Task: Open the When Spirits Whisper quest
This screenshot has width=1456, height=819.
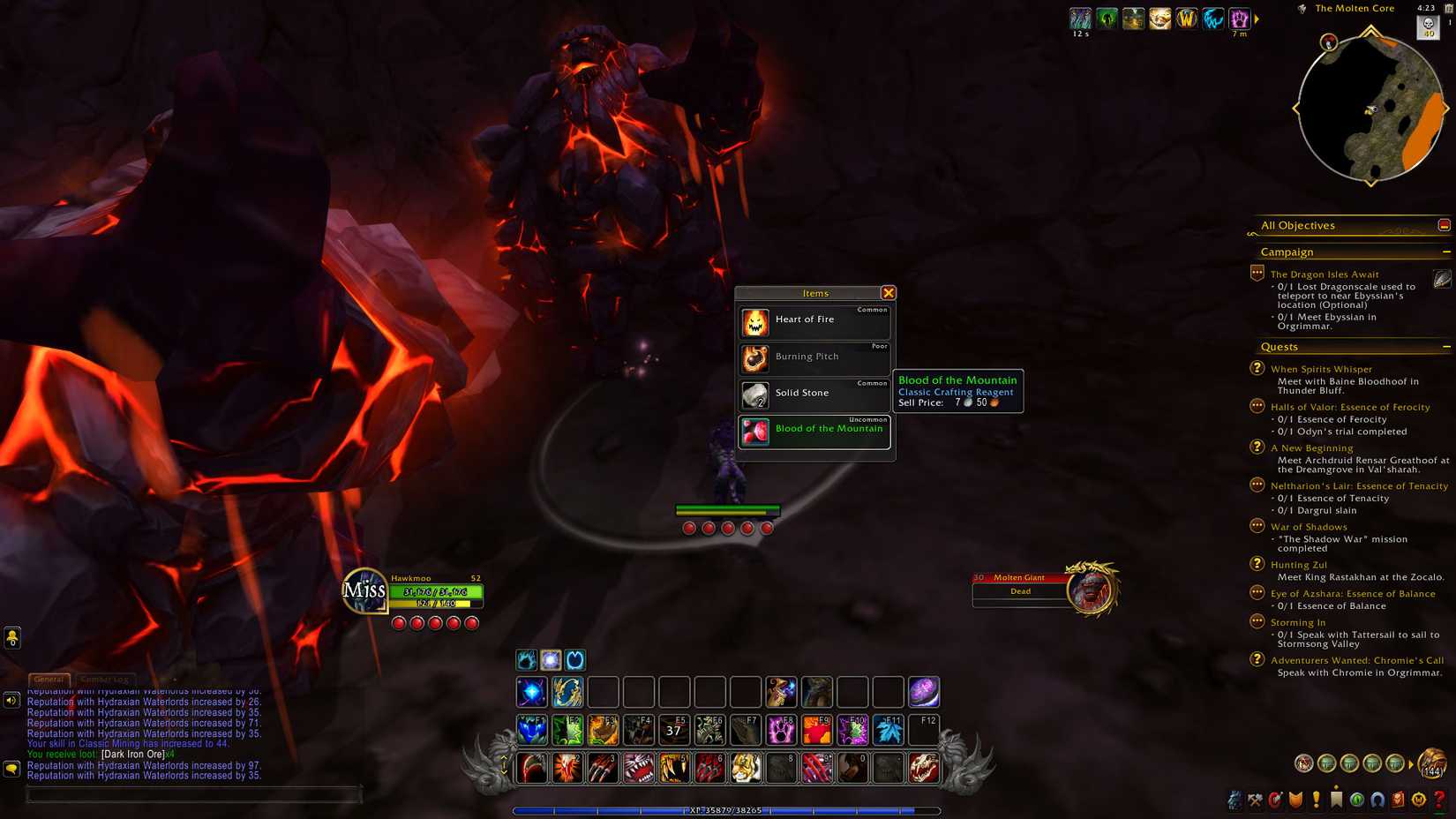Action: click(x=1321, y=369)
